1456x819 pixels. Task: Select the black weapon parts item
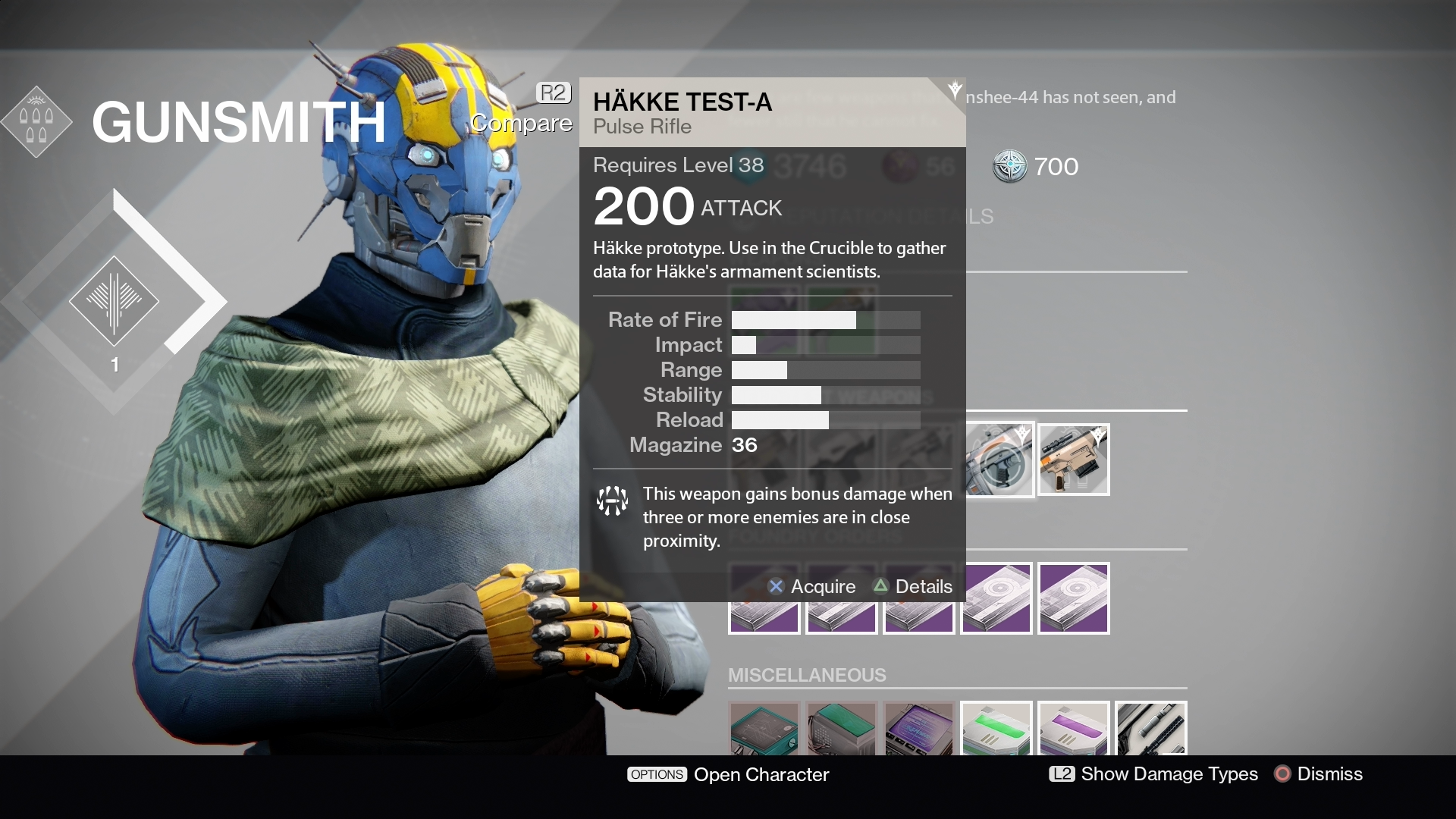1150,730
